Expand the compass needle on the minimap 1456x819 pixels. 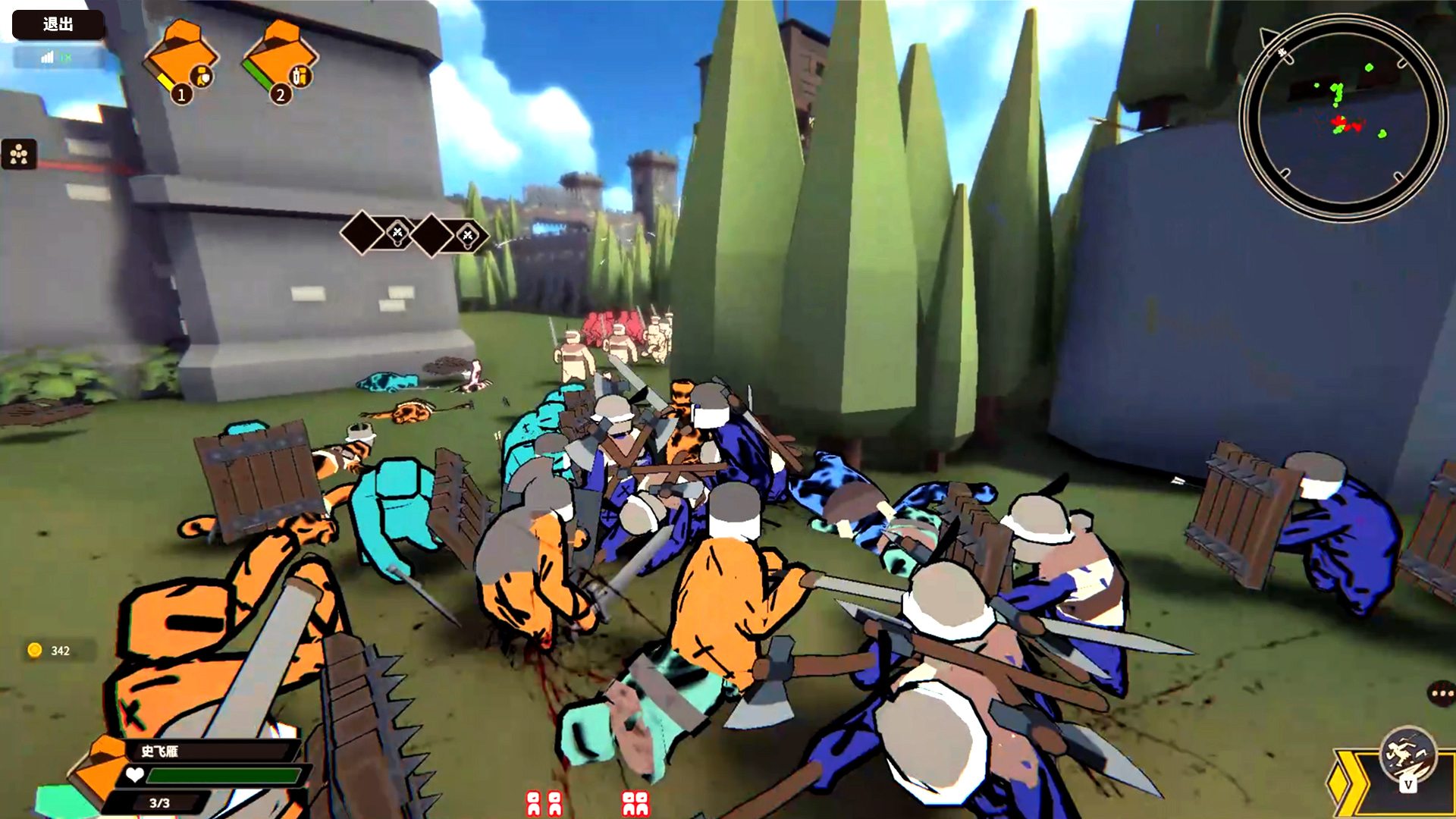(1268, 36)
